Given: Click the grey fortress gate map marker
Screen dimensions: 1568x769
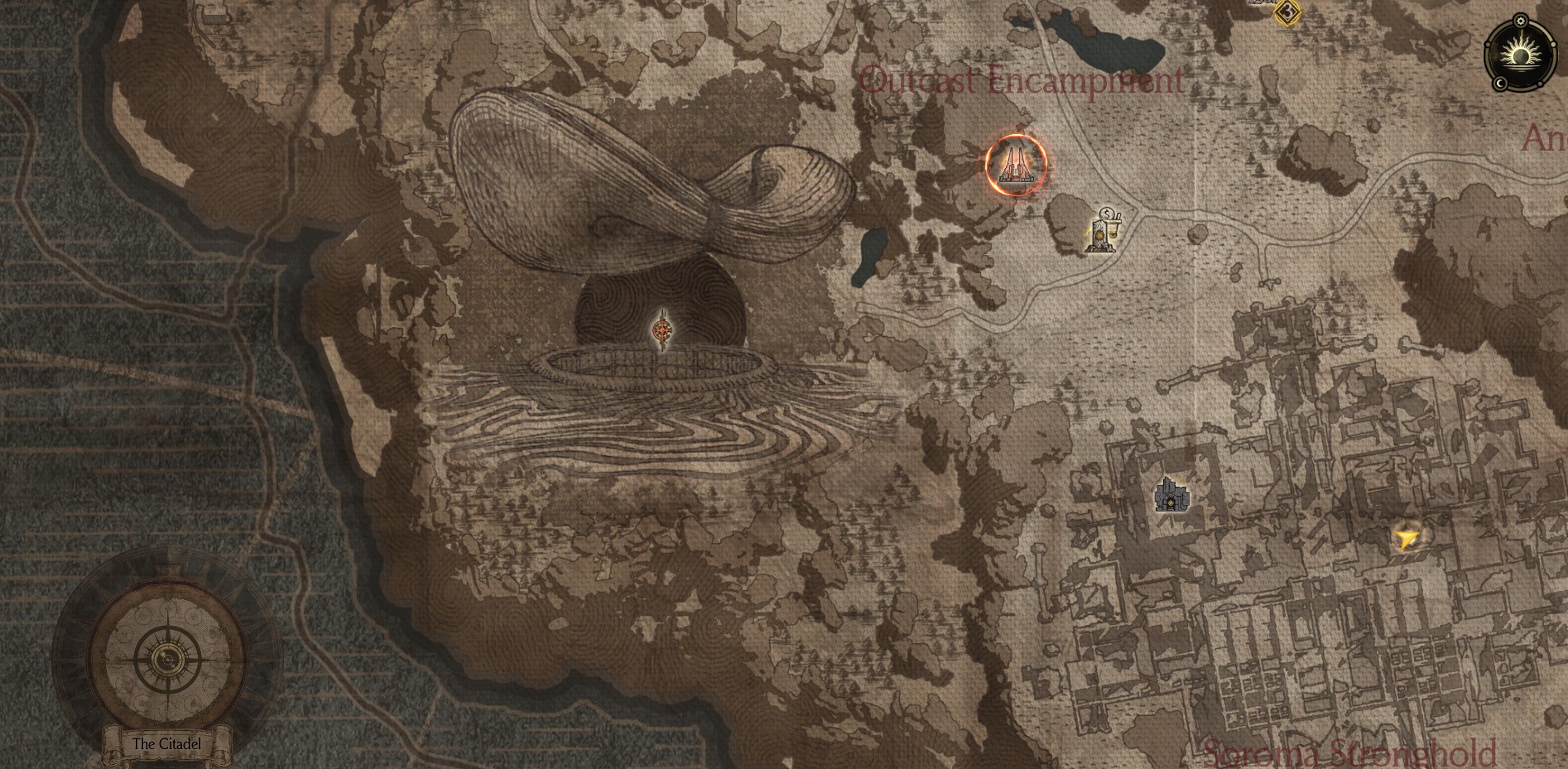Looking at the screenshot, I should [1171, 495].
